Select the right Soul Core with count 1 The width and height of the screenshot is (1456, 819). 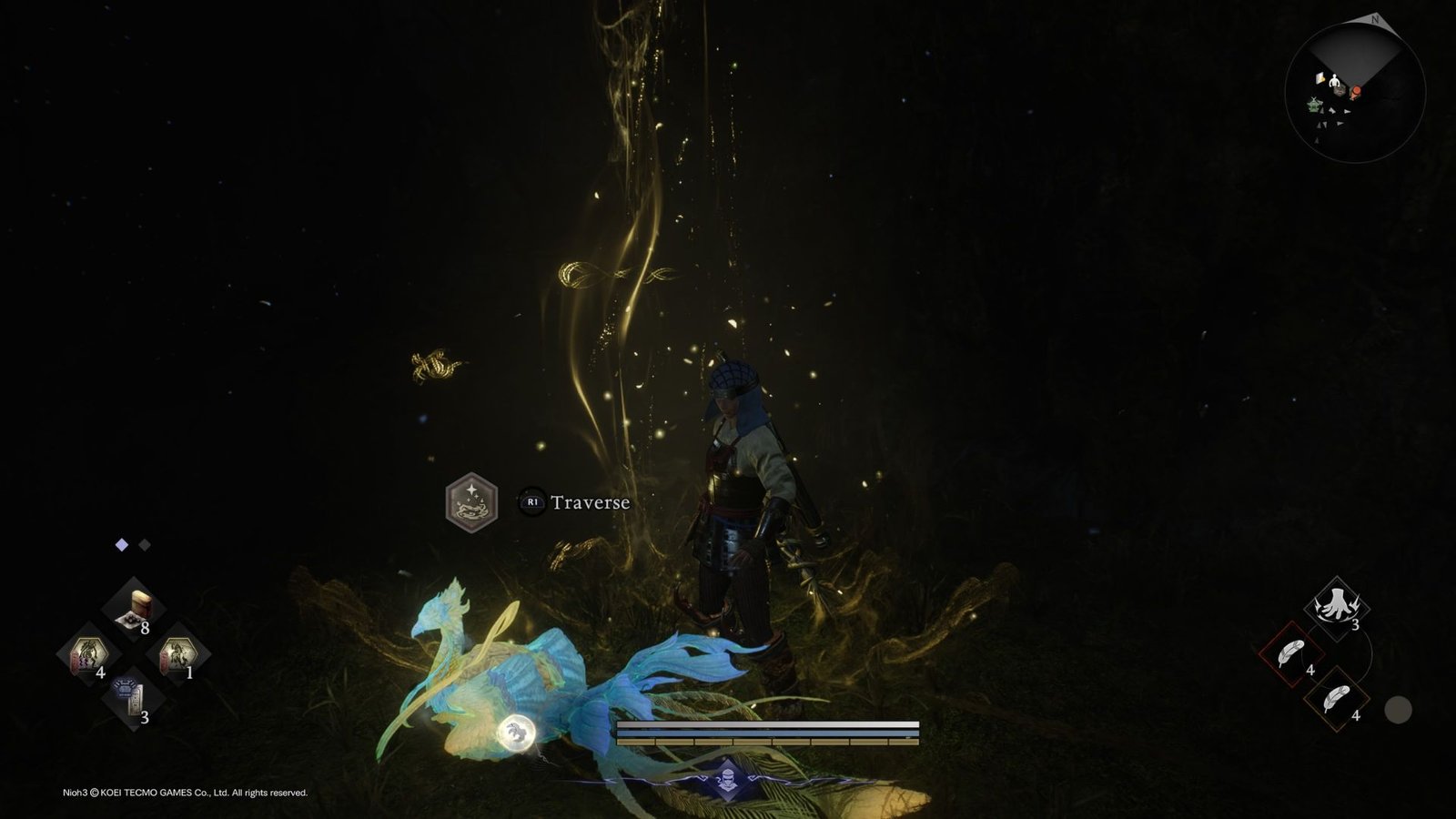178,655
